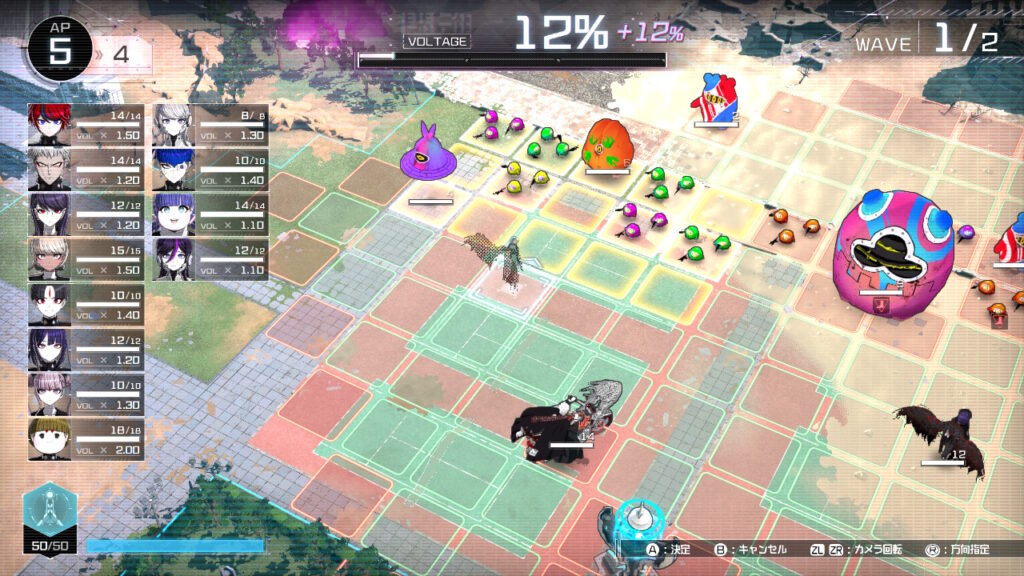Select the tan blonde character with 15/15 HP
Viewport: 1024px width, 576px height.
[48, 258]
